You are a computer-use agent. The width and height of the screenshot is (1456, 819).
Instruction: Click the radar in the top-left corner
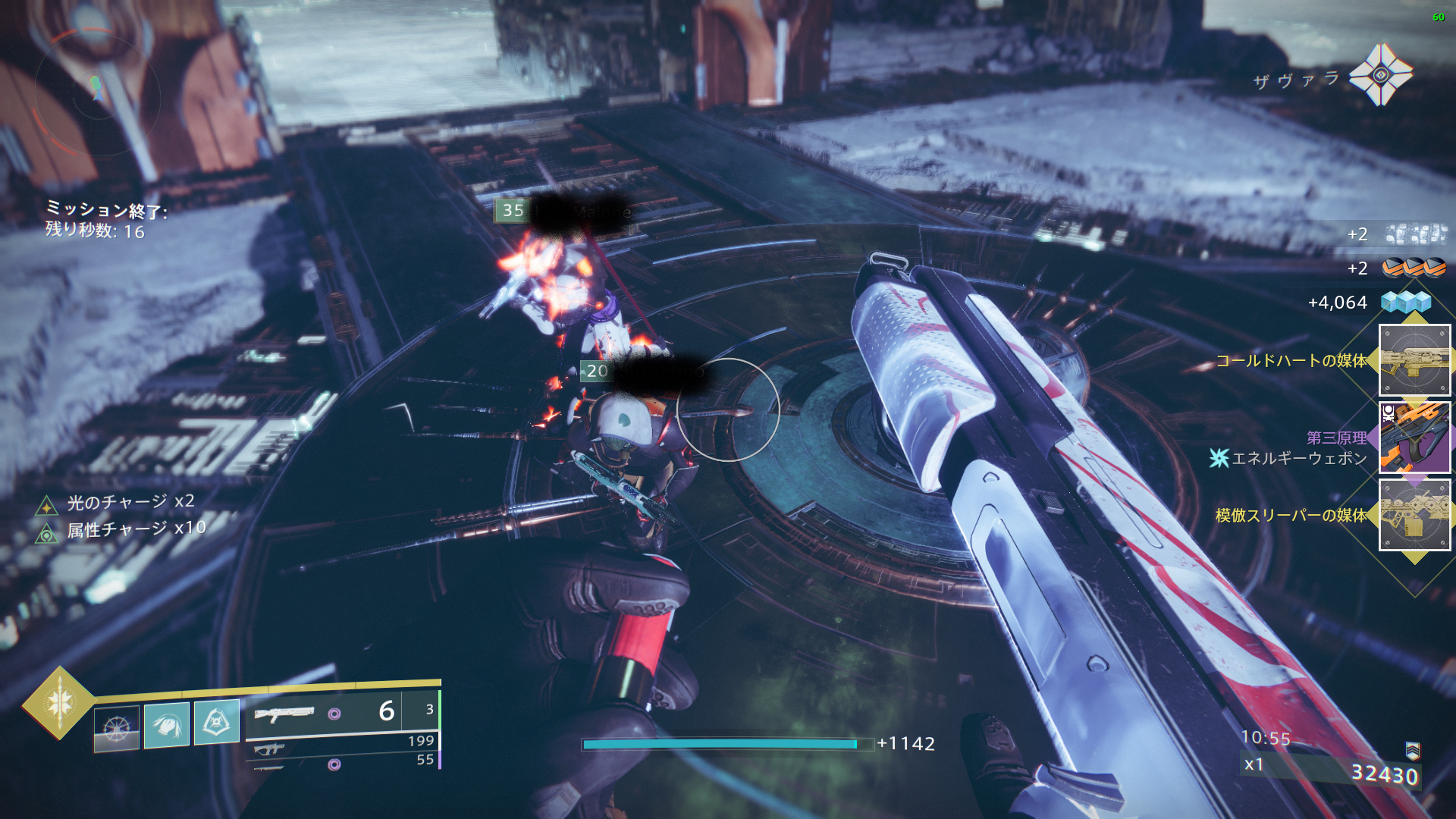coord(97,91)
